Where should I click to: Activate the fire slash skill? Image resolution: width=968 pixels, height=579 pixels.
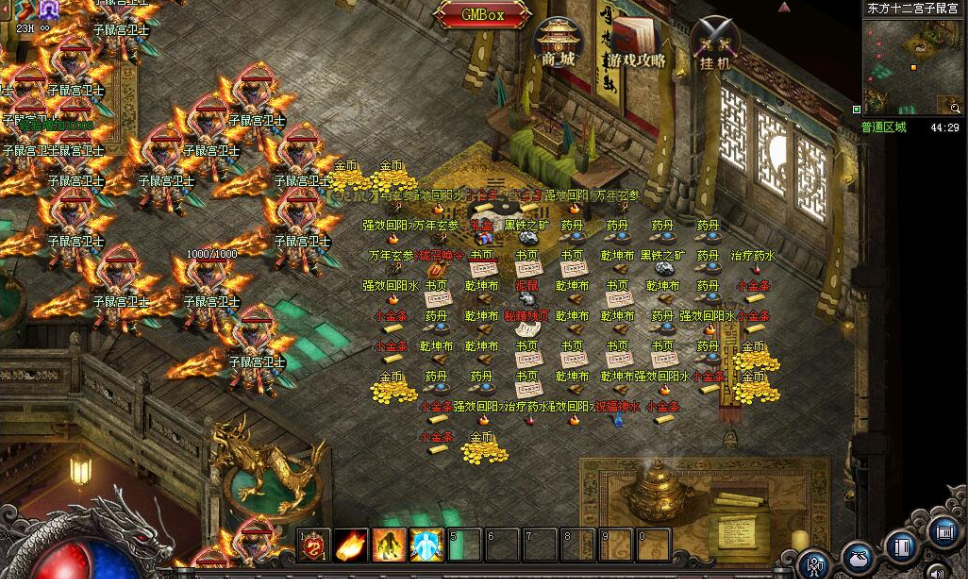click(x=350, y=545)
